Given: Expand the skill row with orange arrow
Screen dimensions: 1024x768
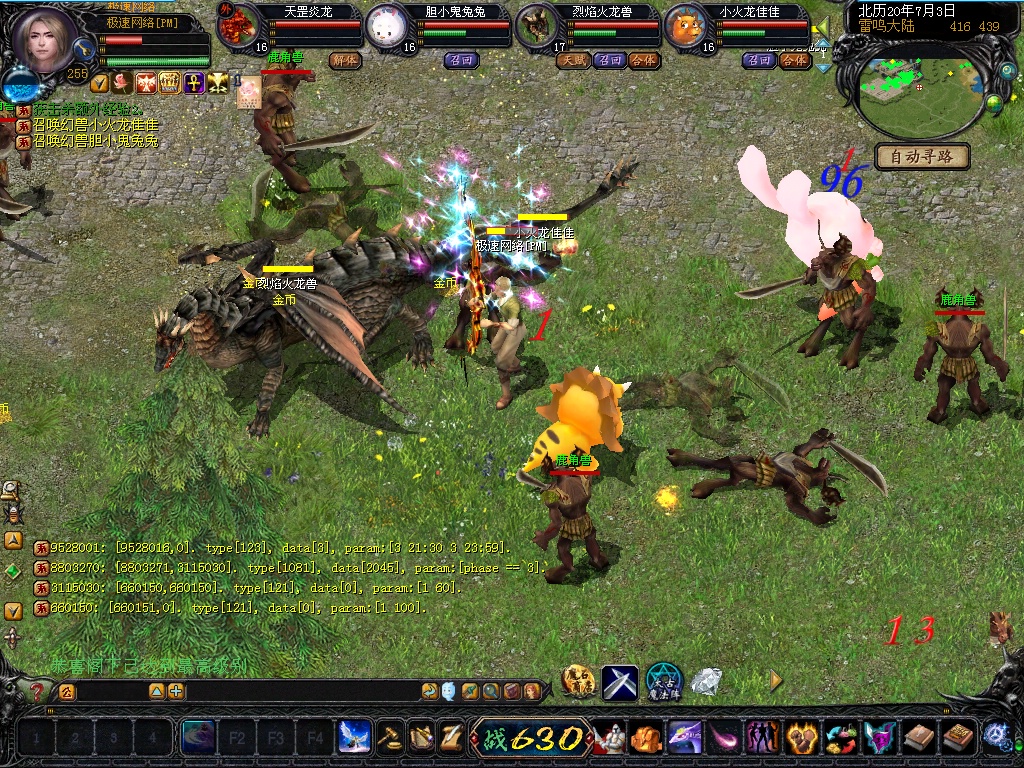Looking at the screenshot, I should click(776, 680).
